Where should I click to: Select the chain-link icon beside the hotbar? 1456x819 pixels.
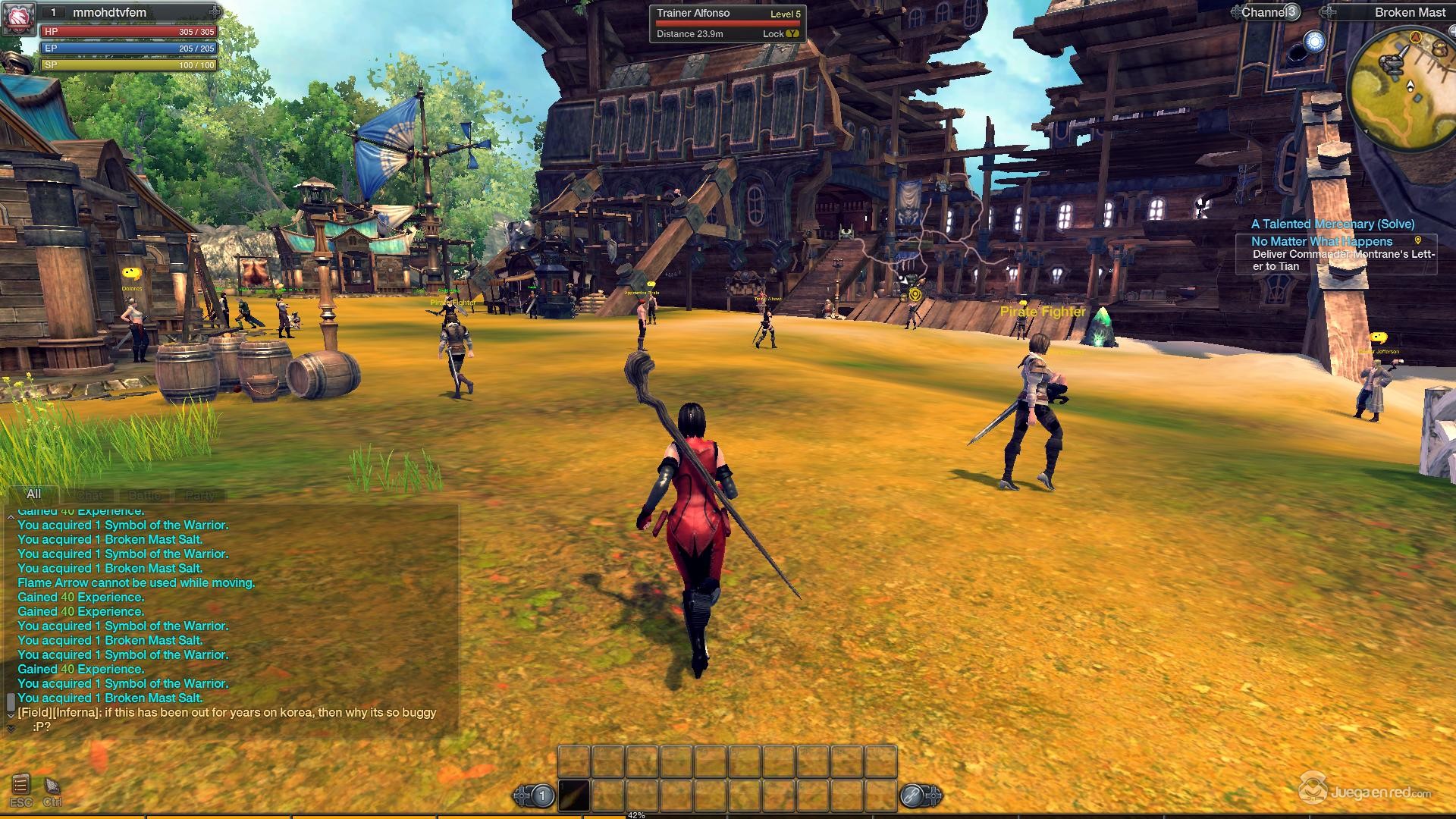[x=912, y=795]
